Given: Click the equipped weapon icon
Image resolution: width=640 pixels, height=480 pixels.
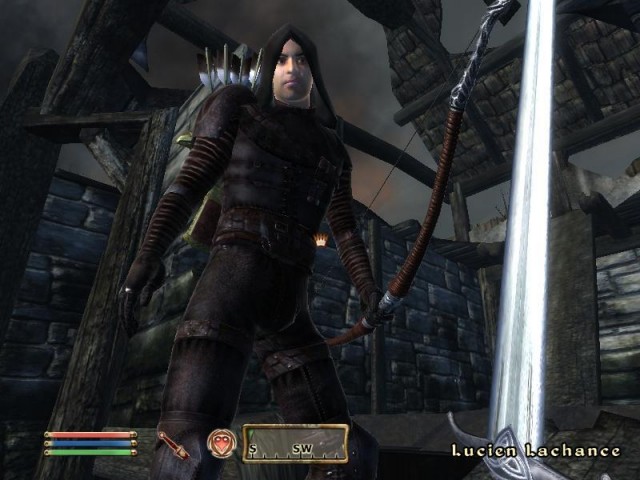Looking at the screenshot, I should (x=173, y=444).
